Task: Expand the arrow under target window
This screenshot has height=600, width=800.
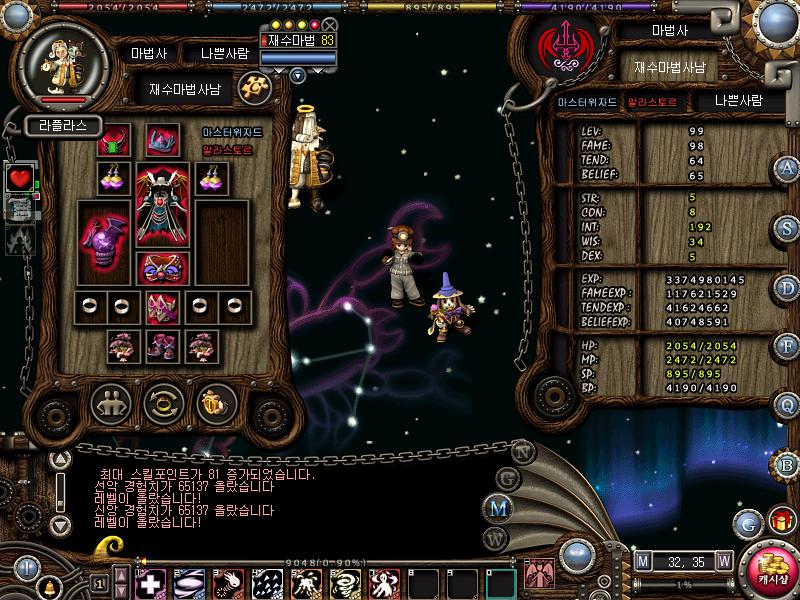Action: pos(298,74)
